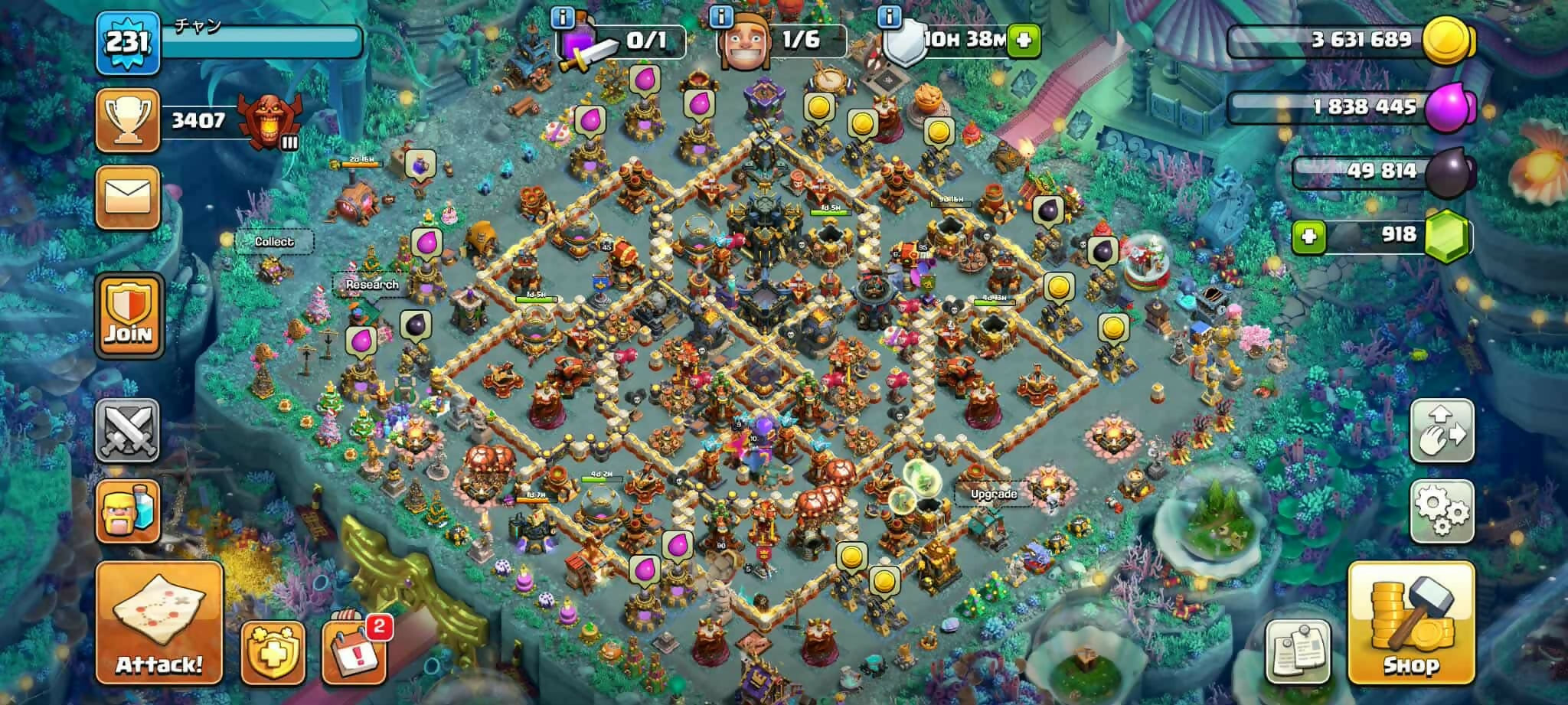This screenshot has height=705, width=1568.
Task: Tap the Attack! map button
Action: 159,622
